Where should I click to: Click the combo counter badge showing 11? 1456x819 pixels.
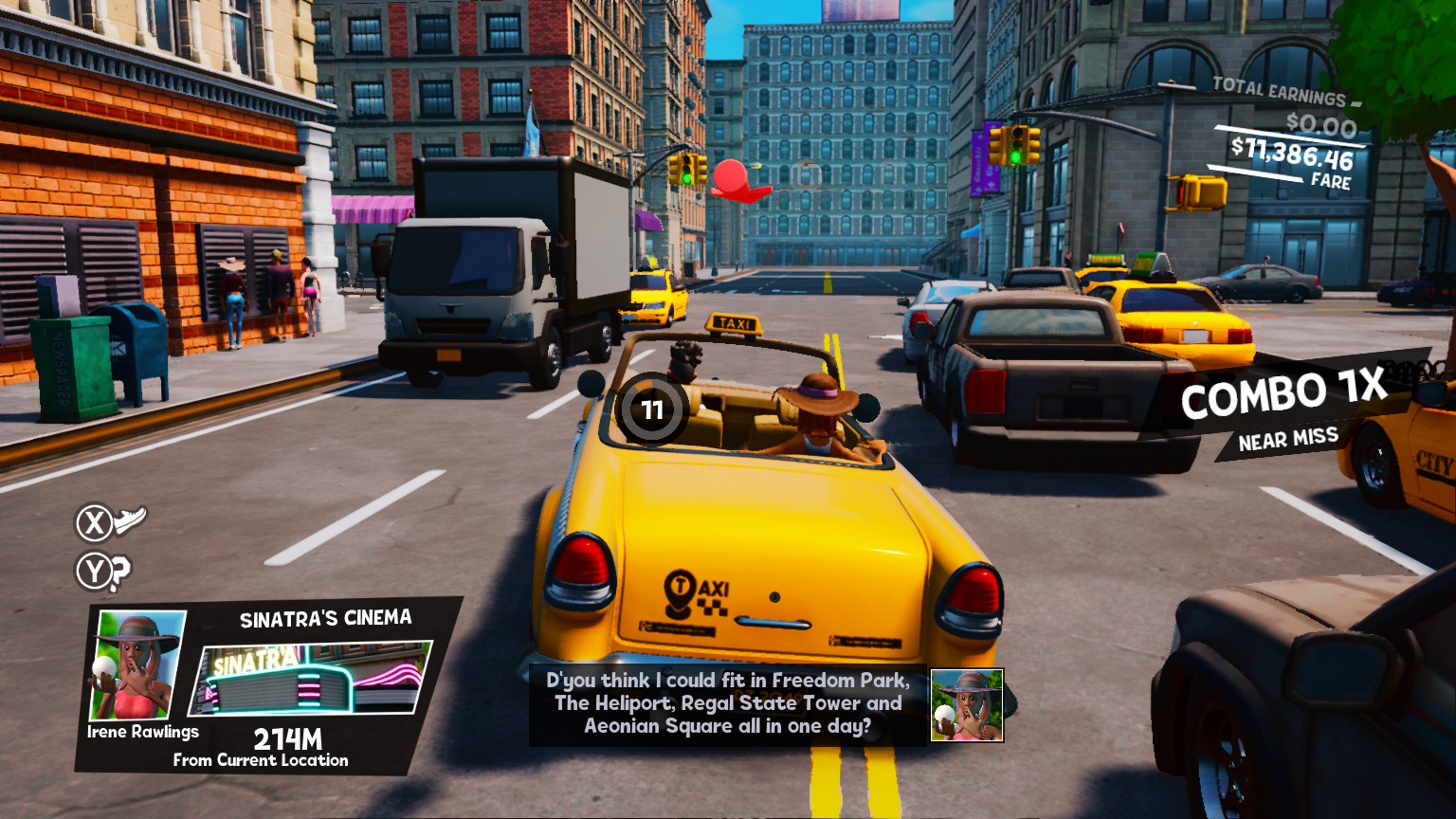click(x=652, y=409)
